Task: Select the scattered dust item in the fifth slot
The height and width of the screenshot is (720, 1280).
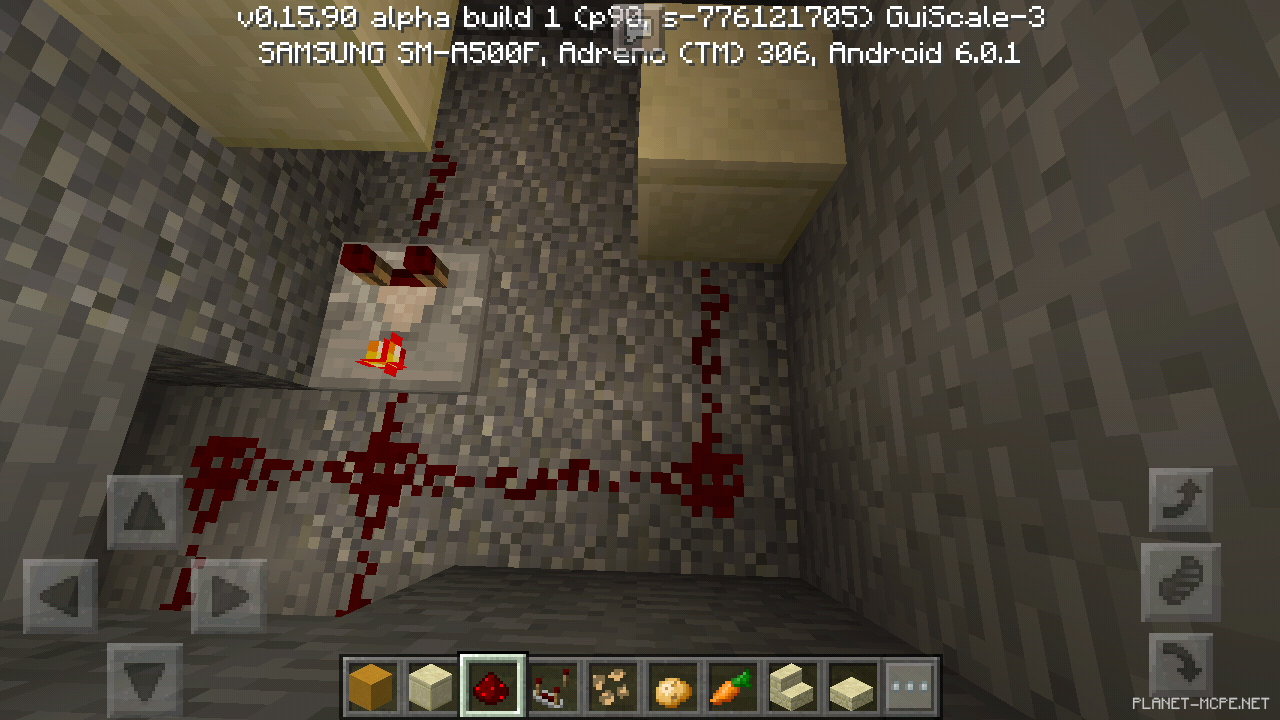Action: click(x=611, y=684)
